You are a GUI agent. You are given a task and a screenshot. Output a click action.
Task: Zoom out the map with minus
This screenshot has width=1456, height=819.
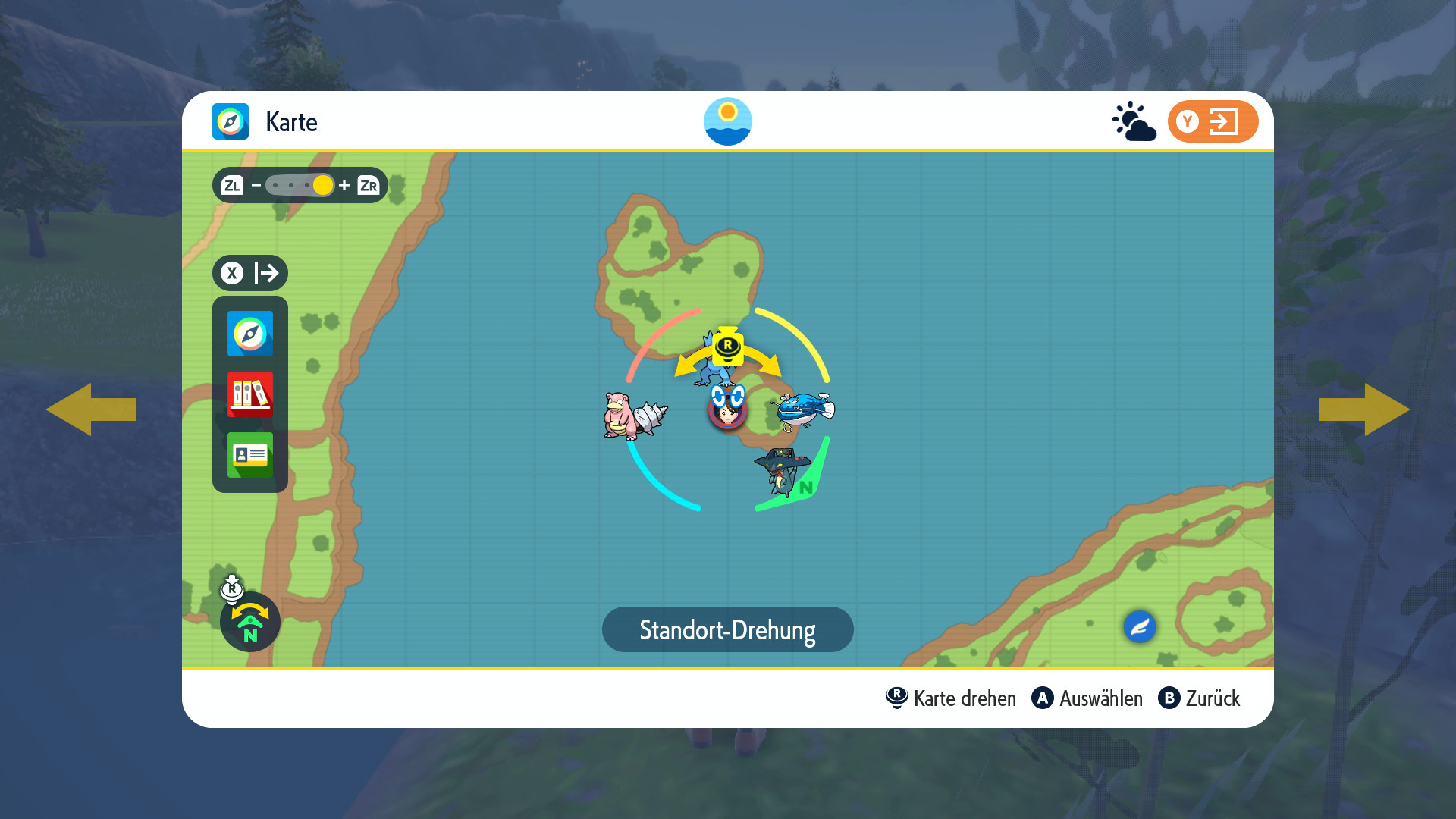[x=256, y=185]
